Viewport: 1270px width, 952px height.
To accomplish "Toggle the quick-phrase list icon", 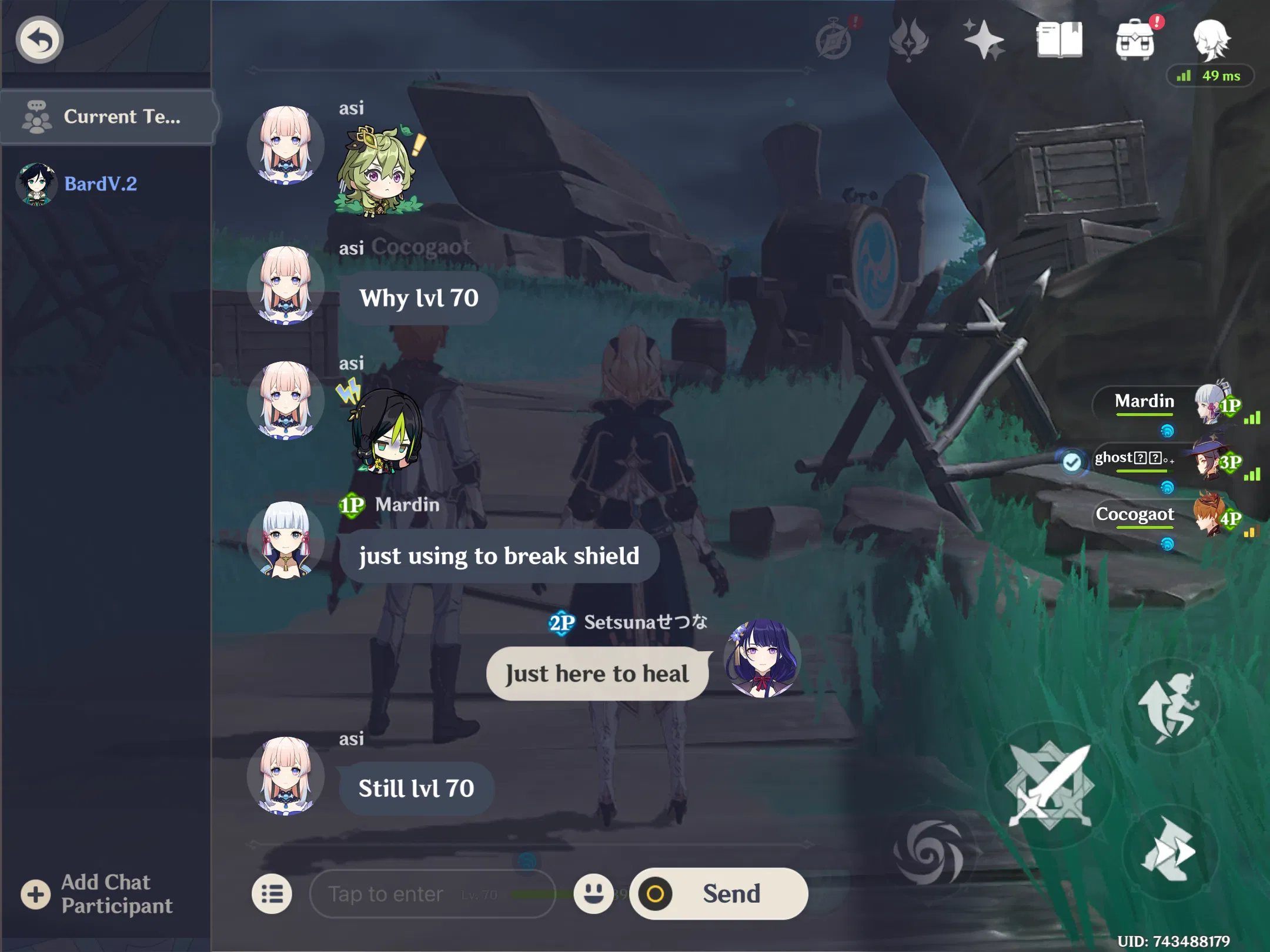I will (272, 894).
